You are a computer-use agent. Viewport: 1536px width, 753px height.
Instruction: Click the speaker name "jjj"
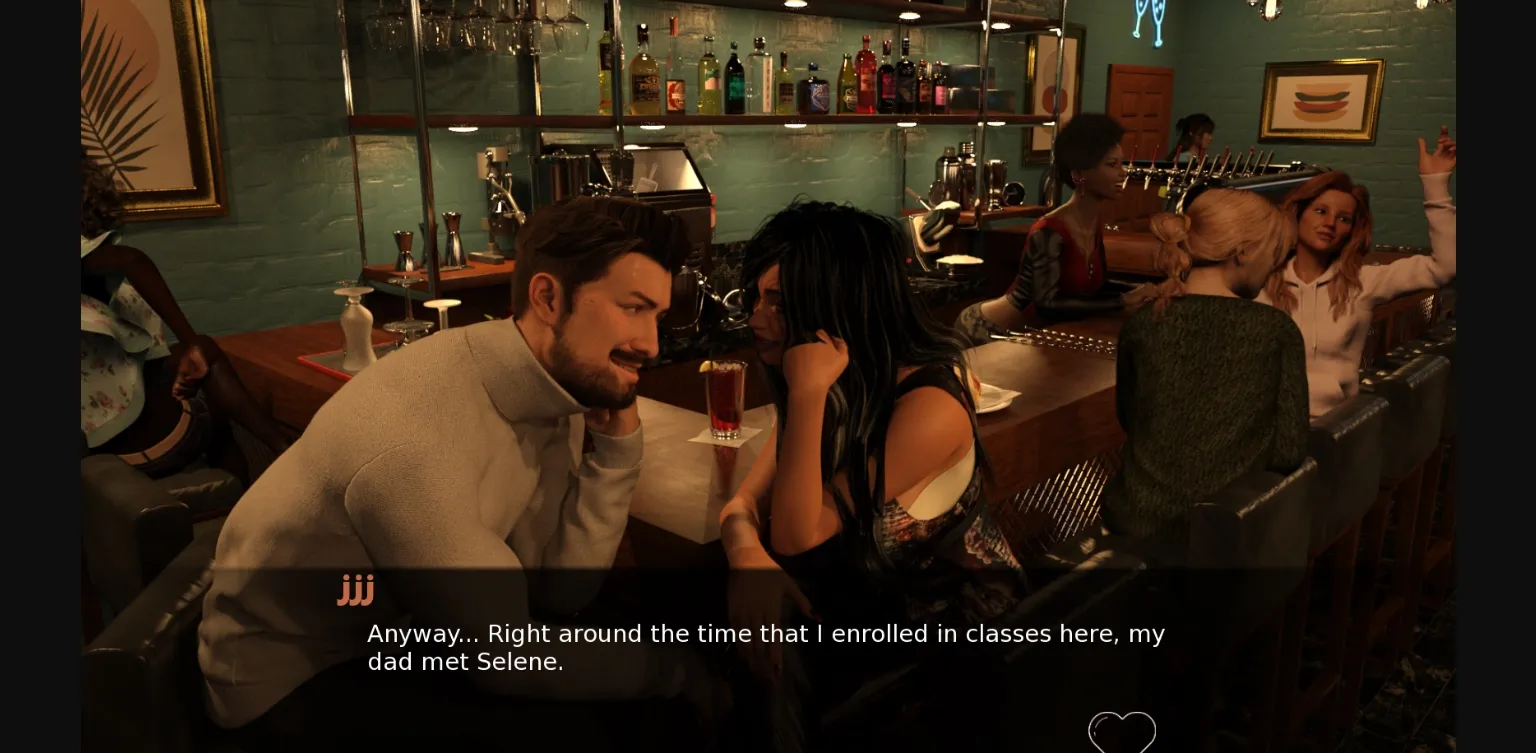pyautogui.click(x=356, y=590)
